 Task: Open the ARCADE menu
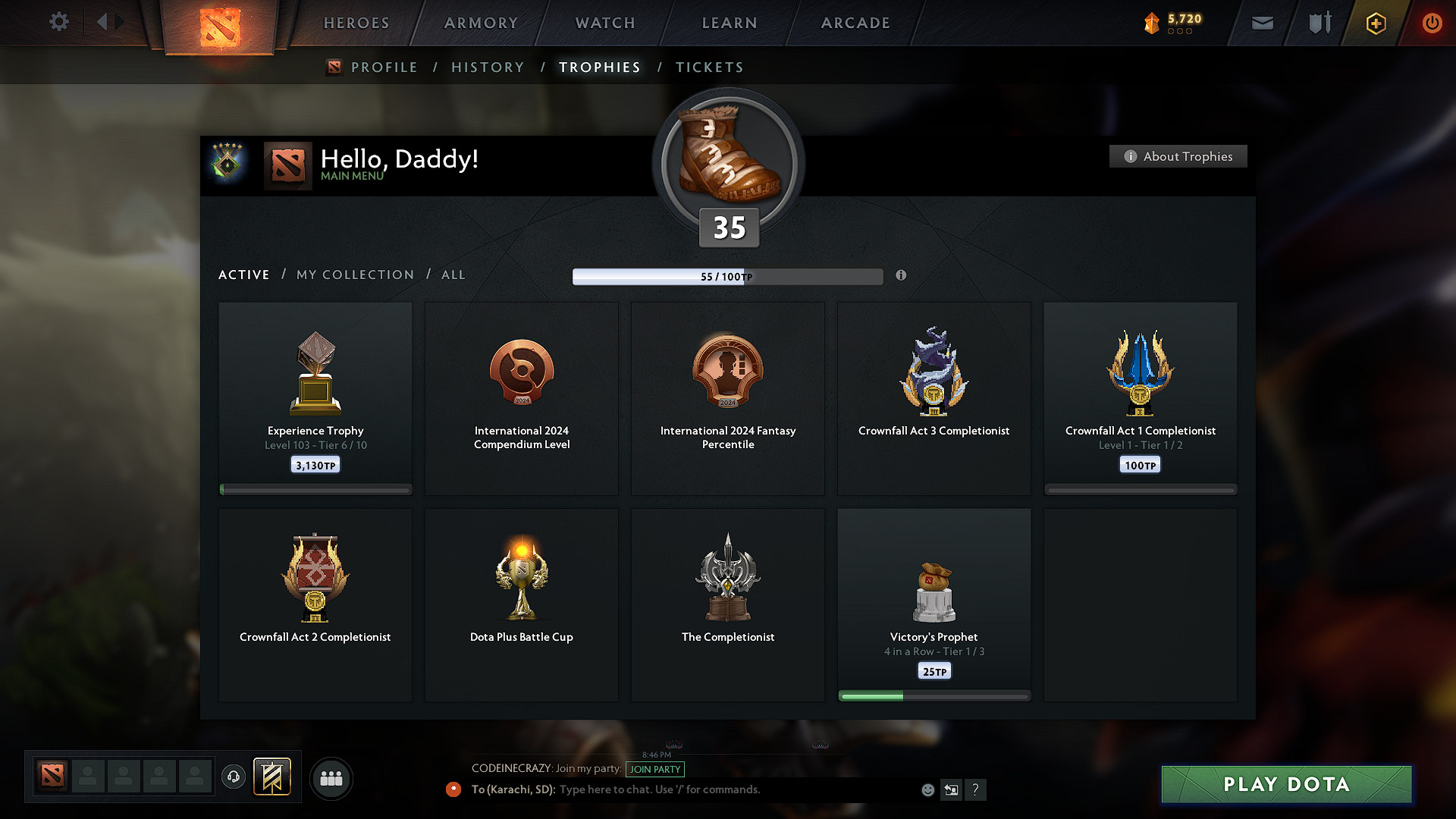point(855,23)
